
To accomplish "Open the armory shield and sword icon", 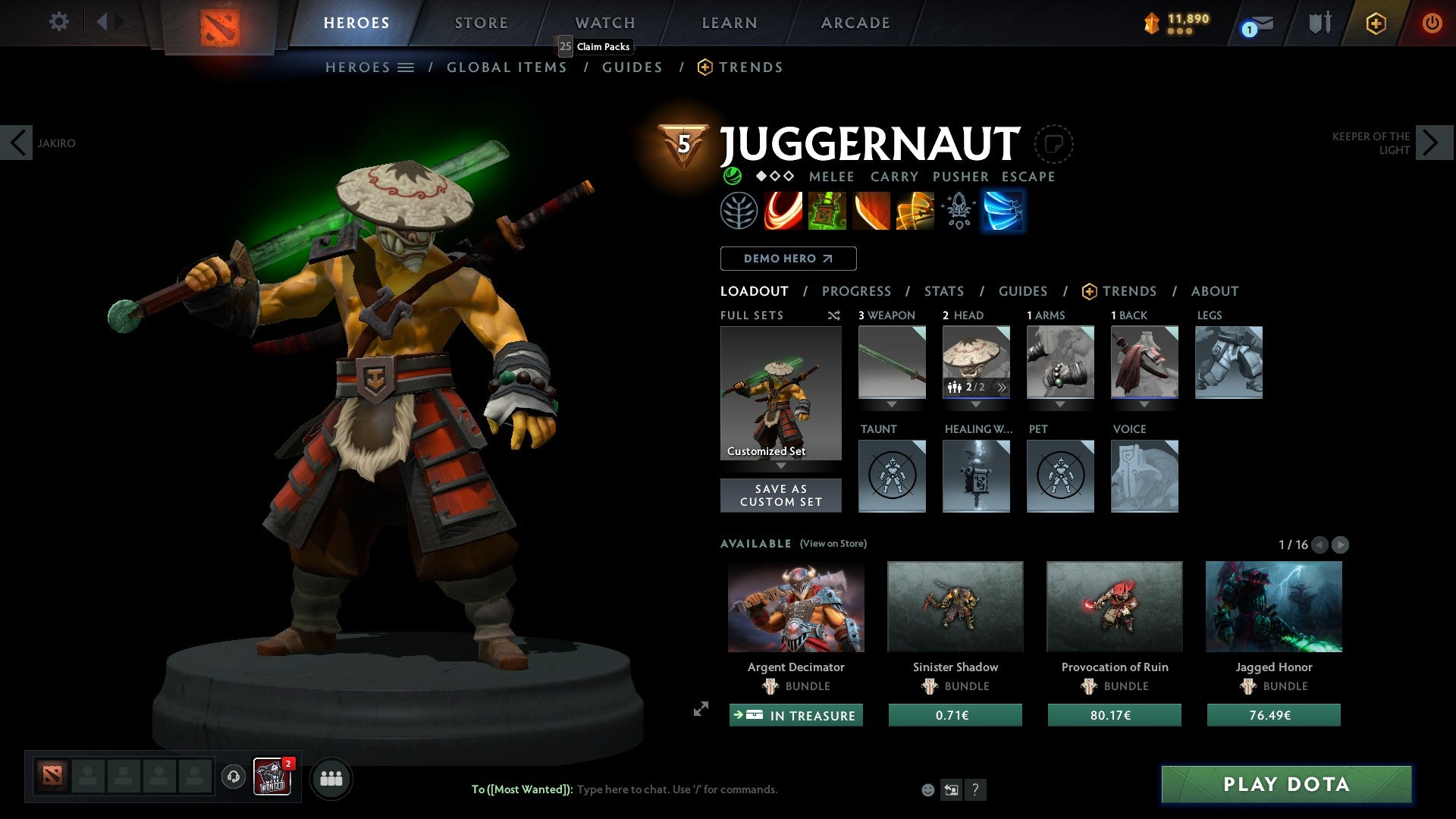I will tap(1319, 23).
